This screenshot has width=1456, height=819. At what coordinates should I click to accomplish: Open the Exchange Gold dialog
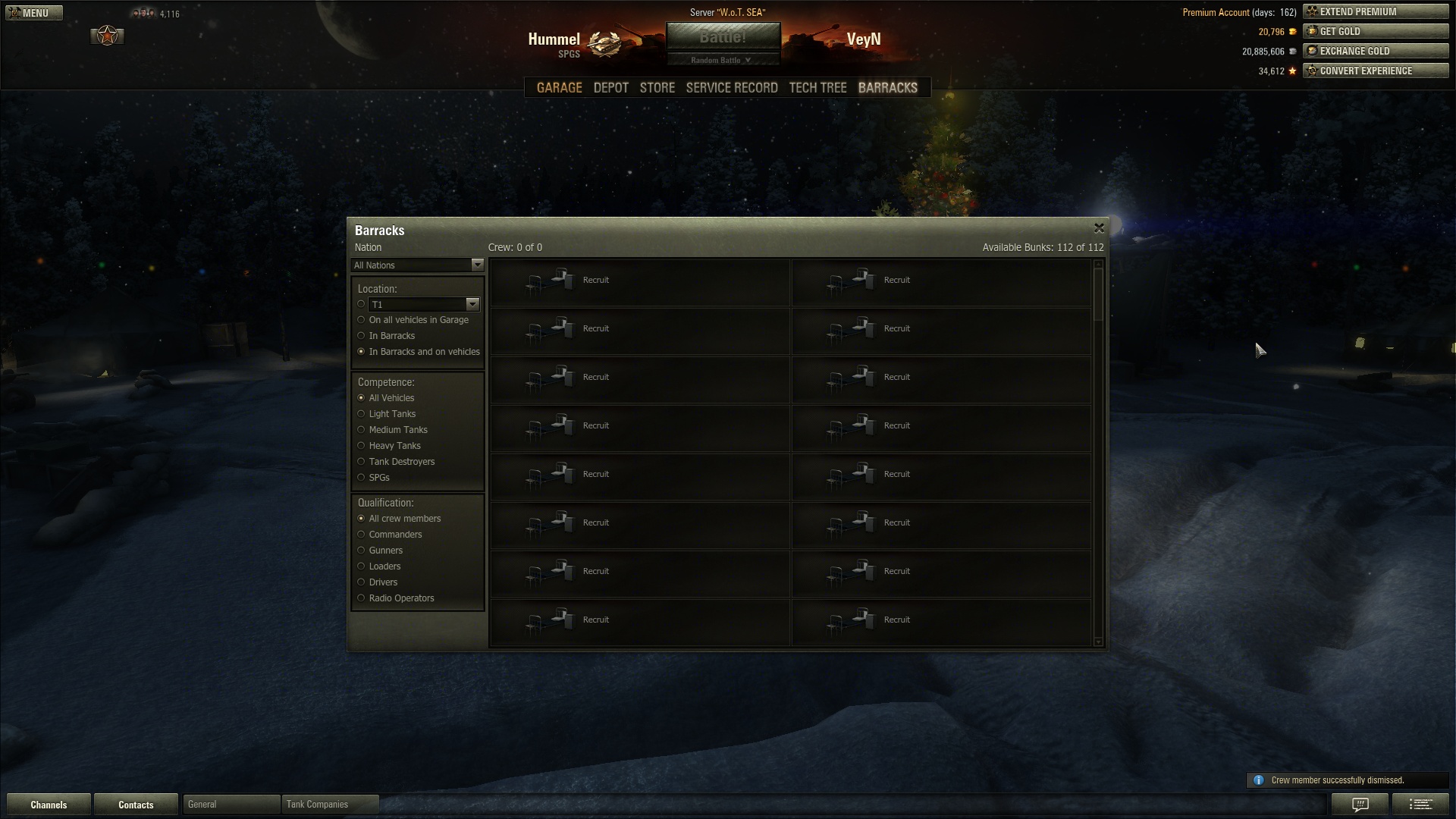pyautogui.click(x=1375, y=52)
